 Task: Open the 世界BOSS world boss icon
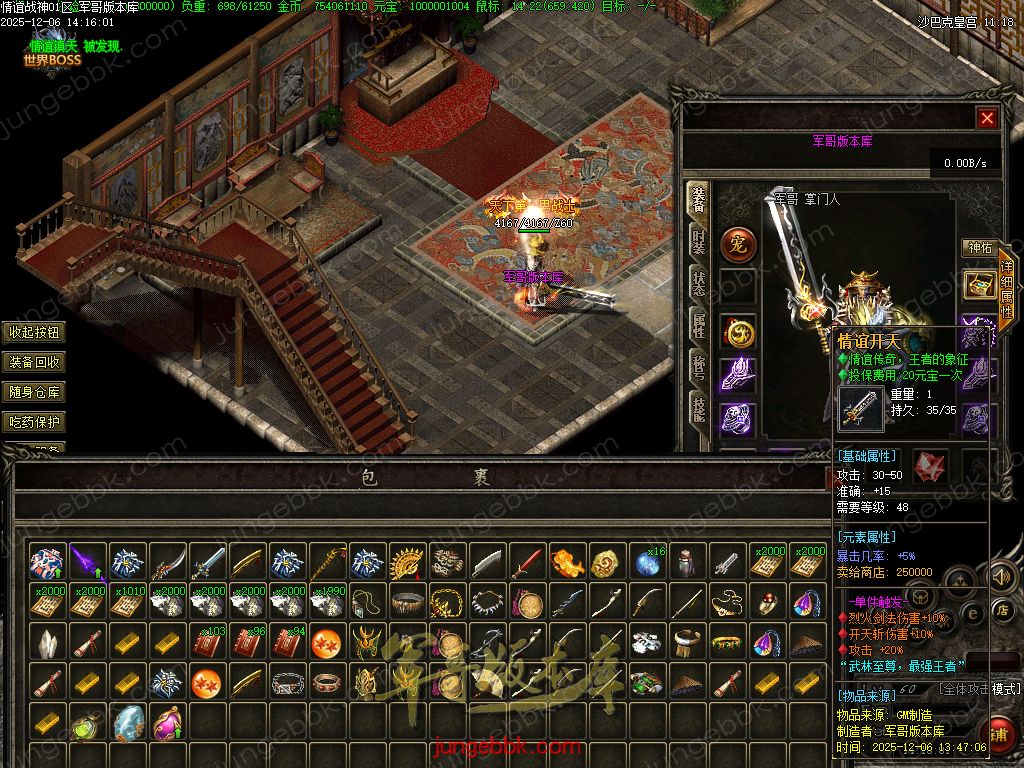pyautogui.click(x=52, y=58)
